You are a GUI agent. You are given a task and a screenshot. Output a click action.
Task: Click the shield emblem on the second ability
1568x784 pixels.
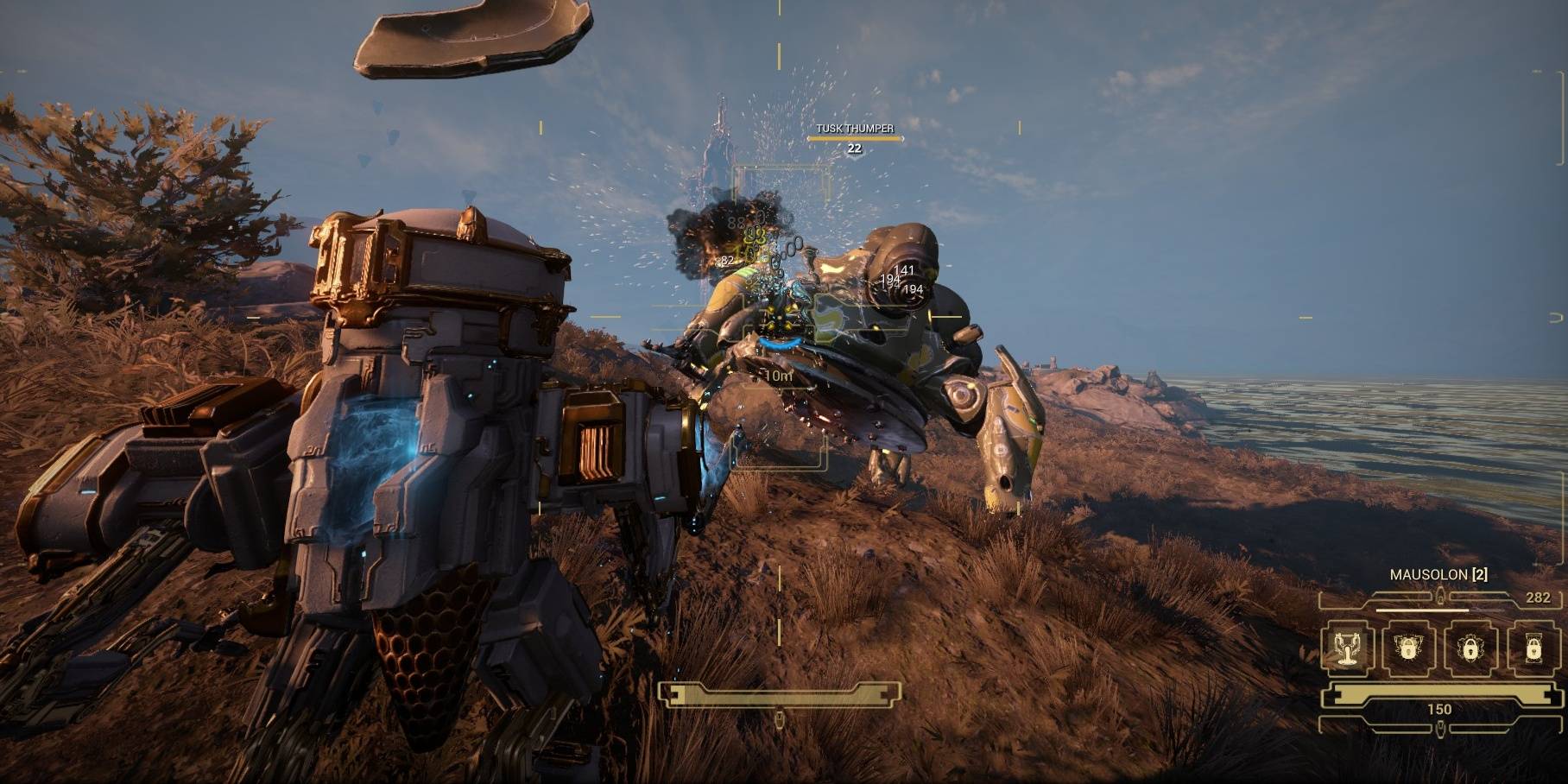1407,647
